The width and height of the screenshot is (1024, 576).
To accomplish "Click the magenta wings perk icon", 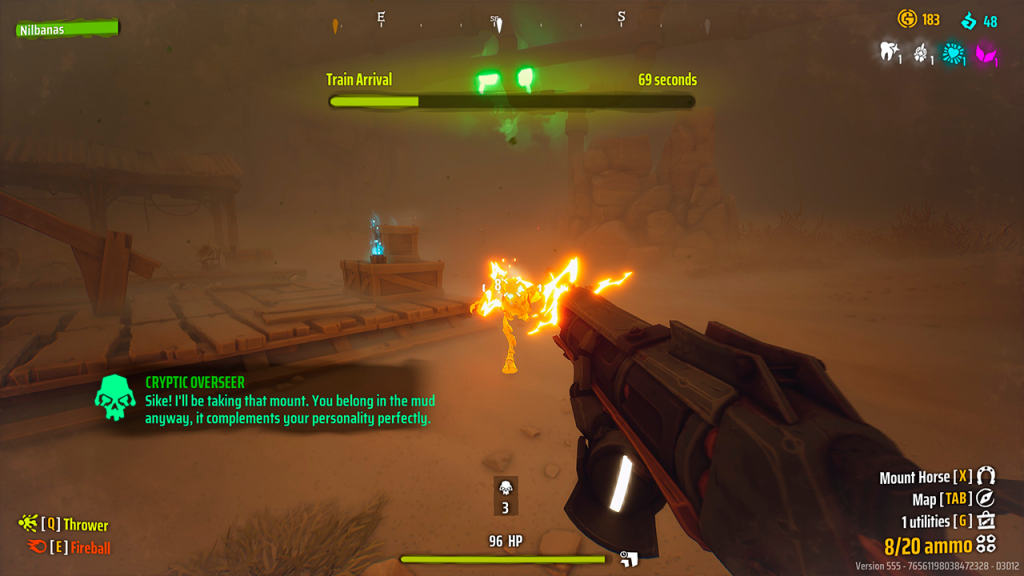I will (x=987, y=52).
